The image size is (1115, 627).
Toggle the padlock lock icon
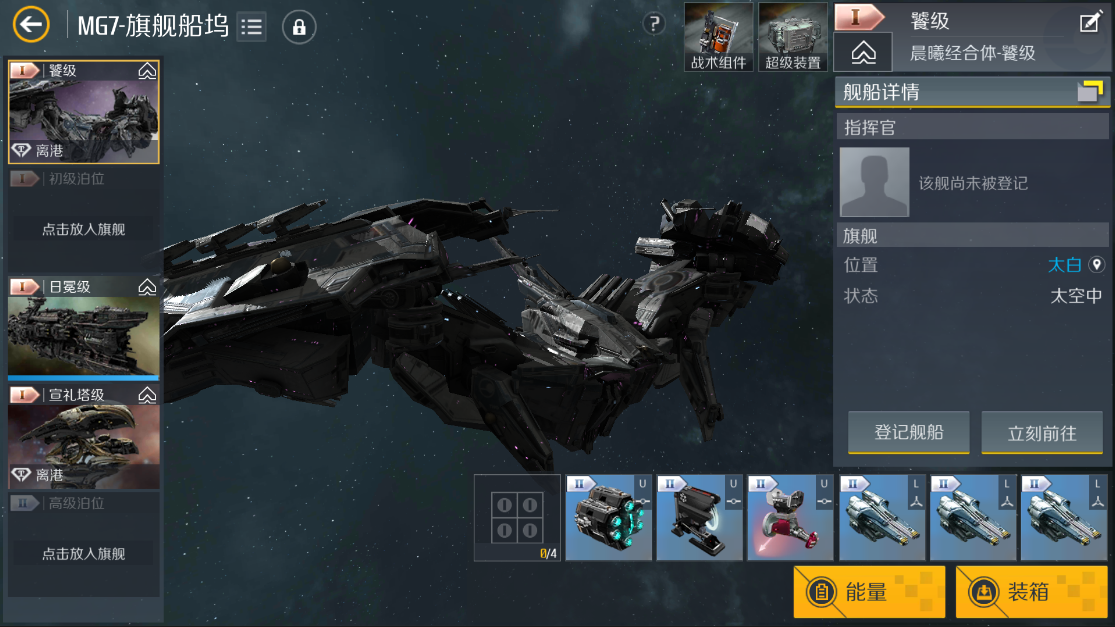299,27
